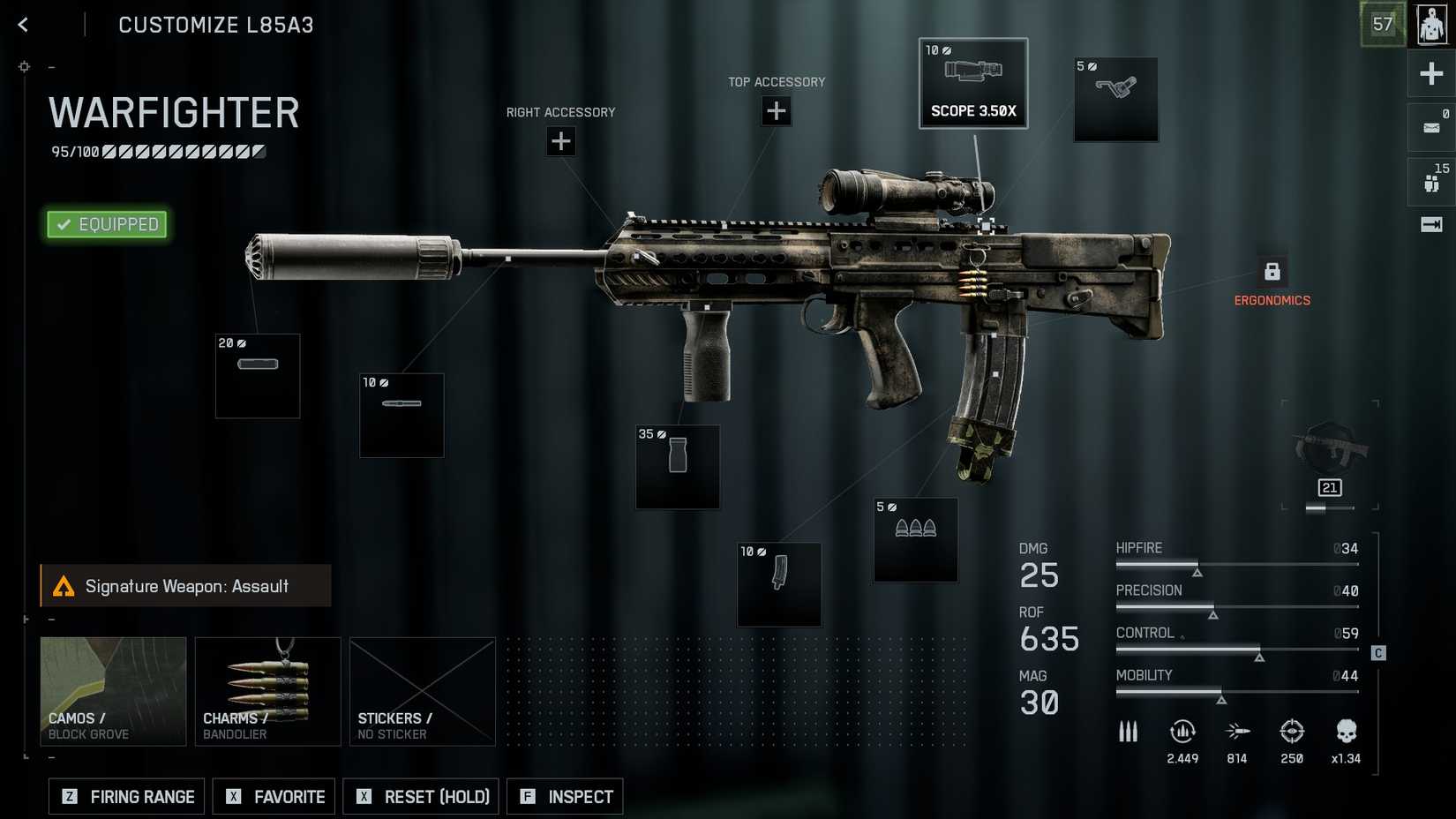This screenshot has width=1456, height=819.
Task: Click the plus button on right sidebar
Action: point(1430,73)
